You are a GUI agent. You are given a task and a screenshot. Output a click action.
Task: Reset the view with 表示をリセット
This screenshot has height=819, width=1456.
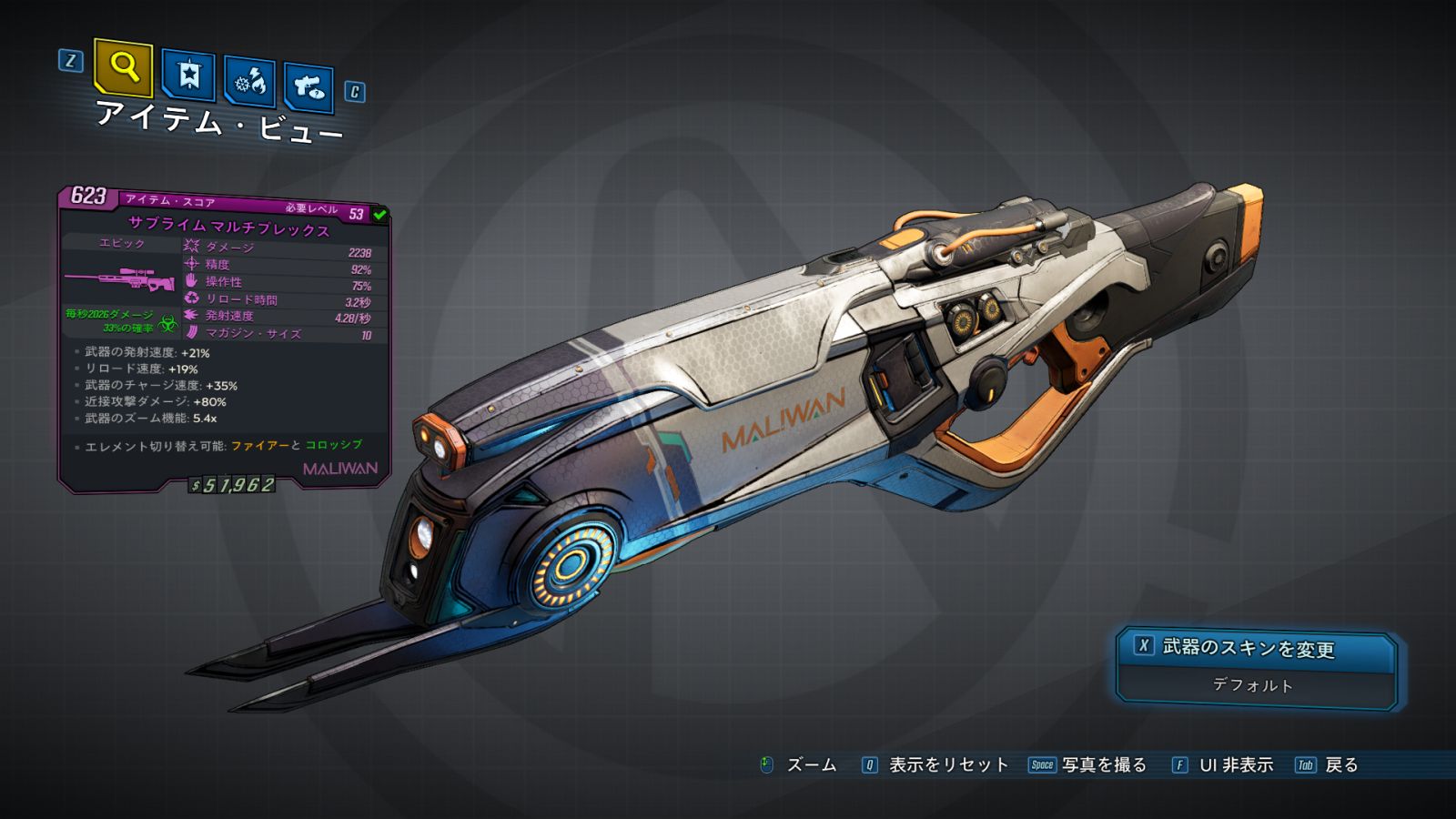click(x=947, y=765)
